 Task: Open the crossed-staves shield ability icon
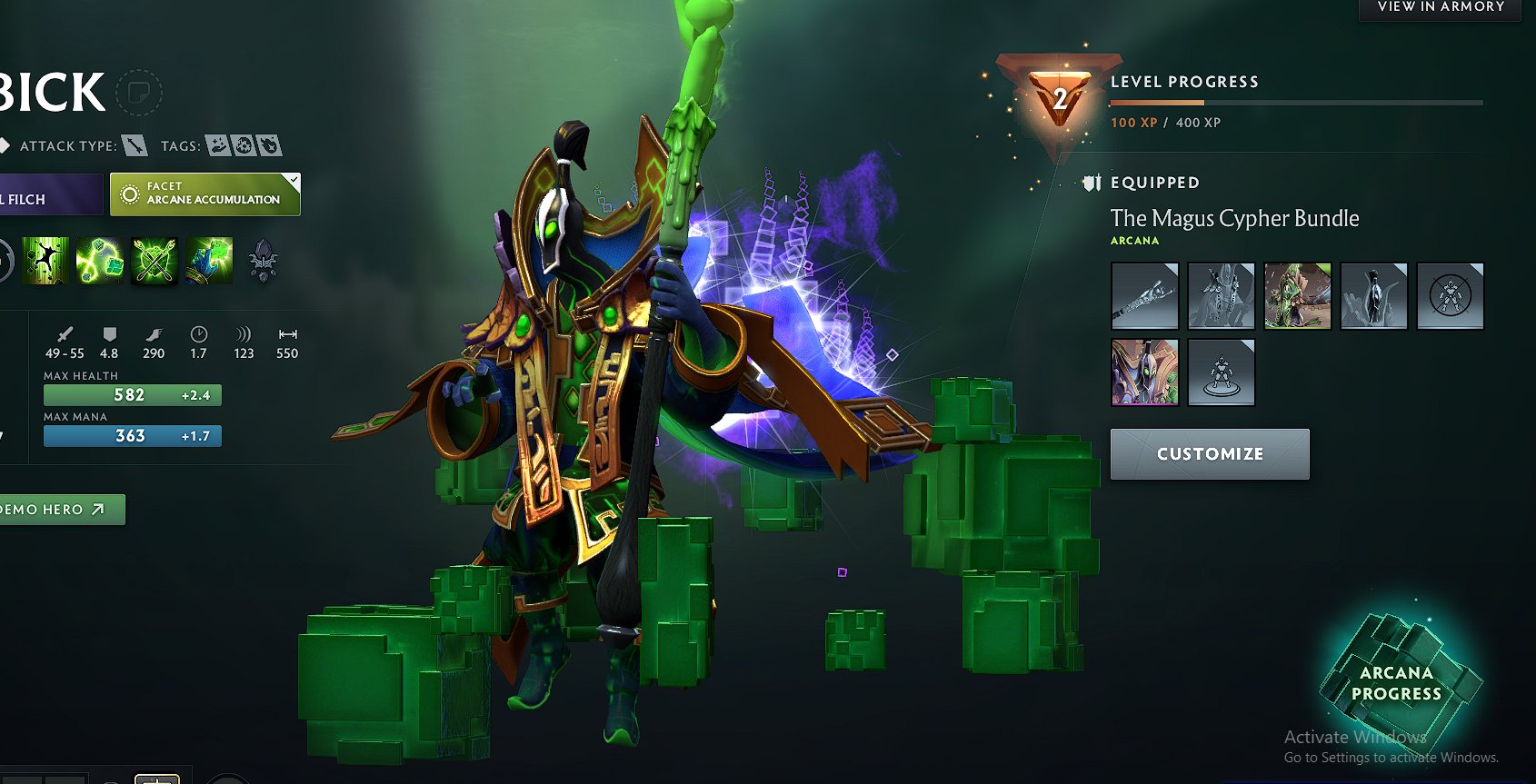pyautogui.click(x=154, y=261)
